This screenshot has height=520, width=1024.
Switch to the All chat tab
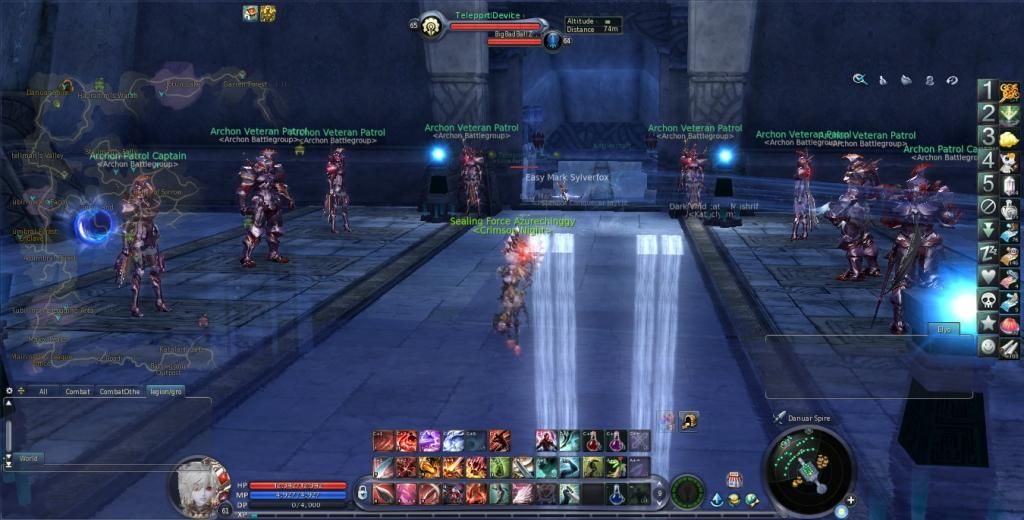[43, 391]
